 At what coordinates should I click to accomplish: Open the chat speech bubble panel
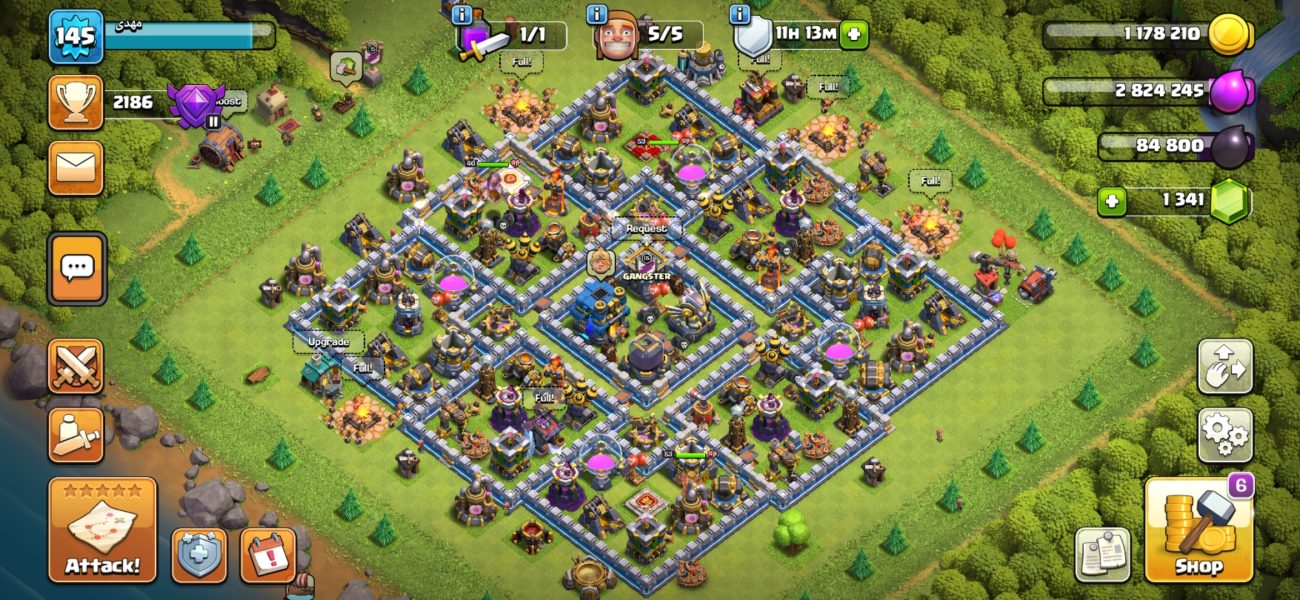76,268
